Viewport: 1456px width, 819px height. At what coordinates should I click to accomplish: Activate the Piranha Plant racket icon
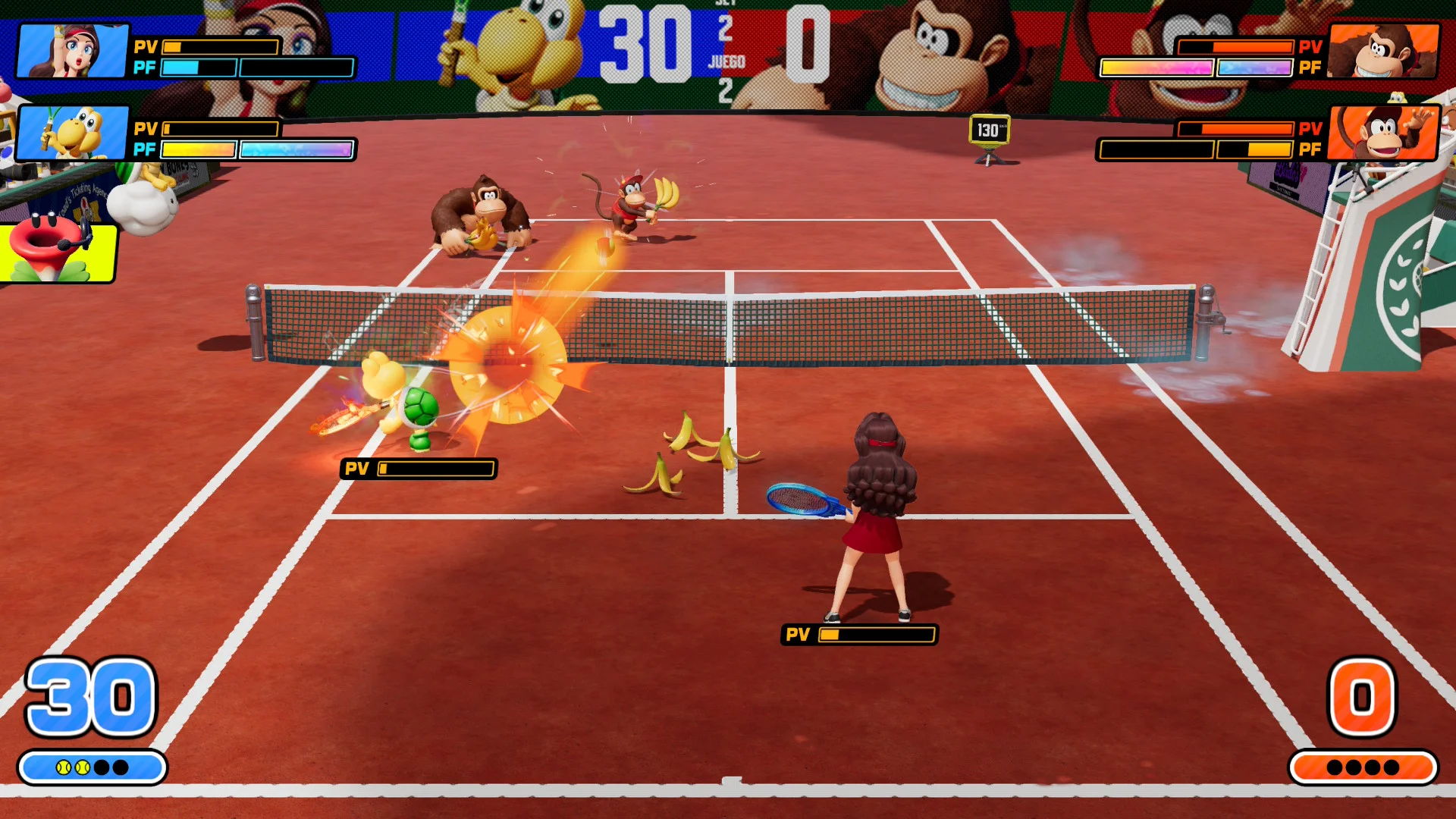58,250
